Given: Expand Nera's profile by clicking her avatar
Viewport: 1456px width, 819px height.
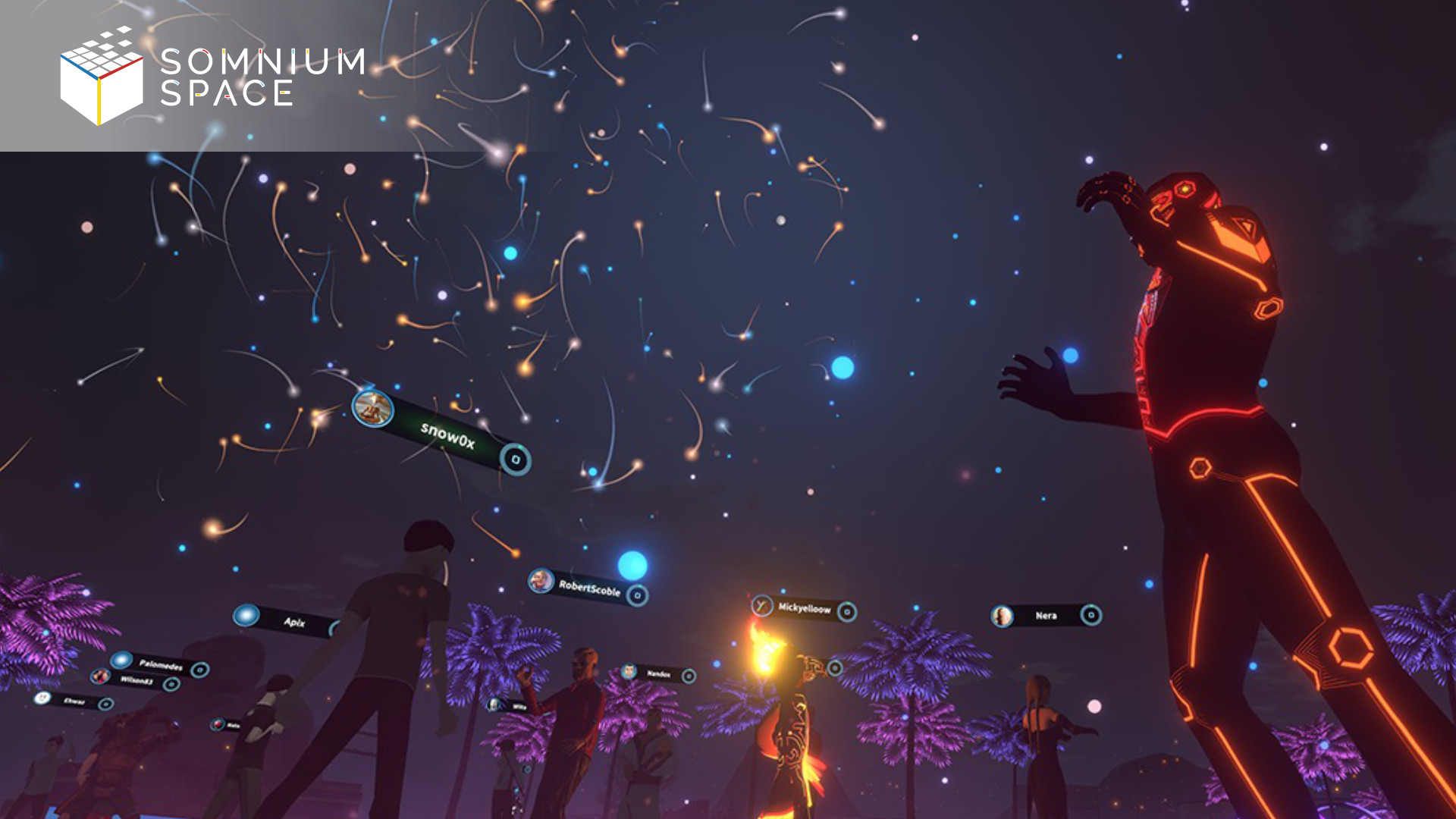Looking at the screenshot, I should click(1003, 616).
